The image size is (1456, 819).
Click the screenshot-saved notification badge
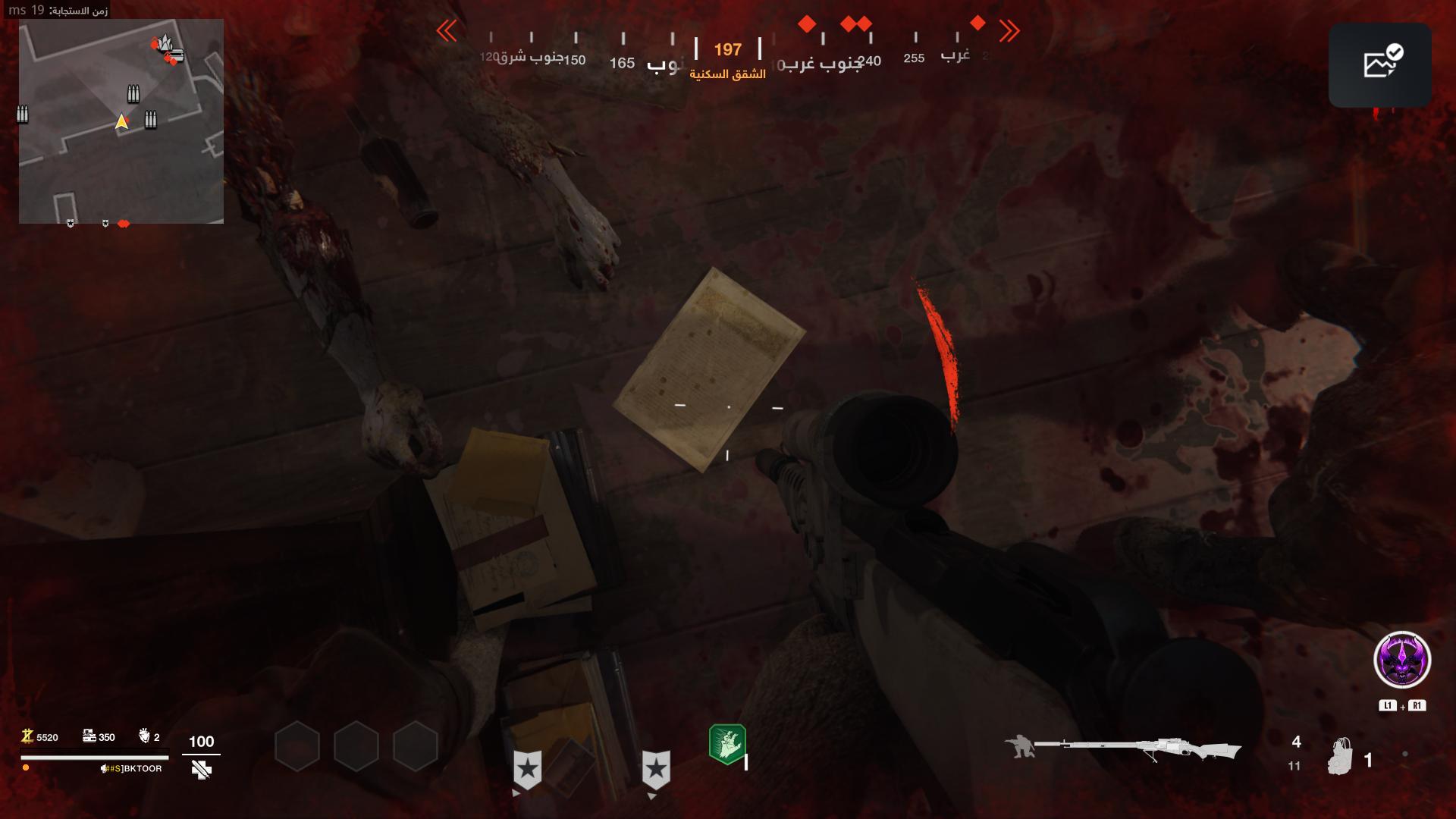[x=1379, y=64]
